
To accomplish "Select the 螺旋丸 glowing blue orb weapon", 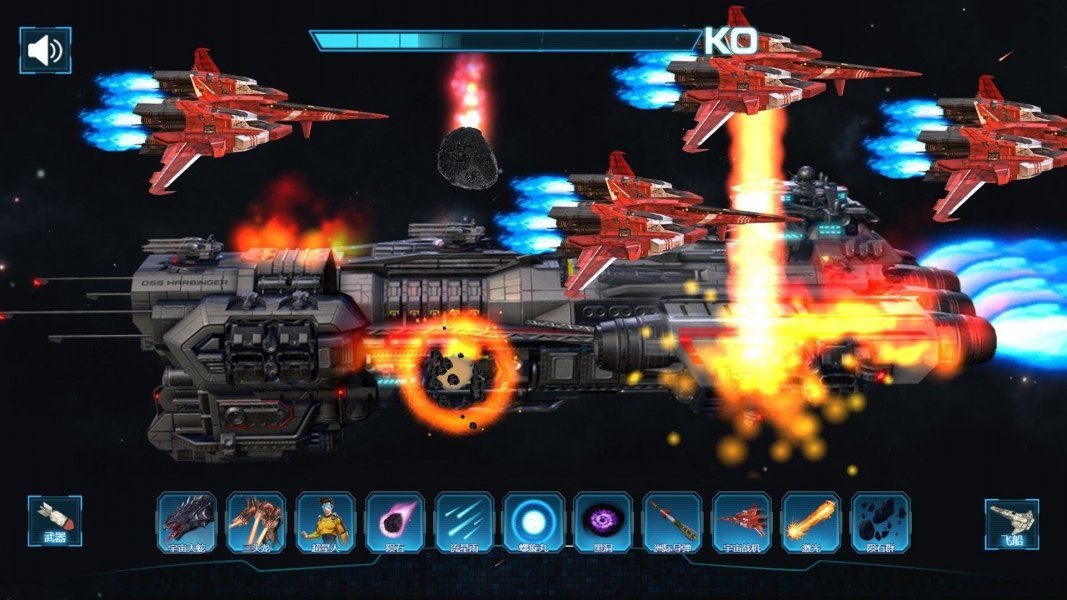I will pos(534,522).
